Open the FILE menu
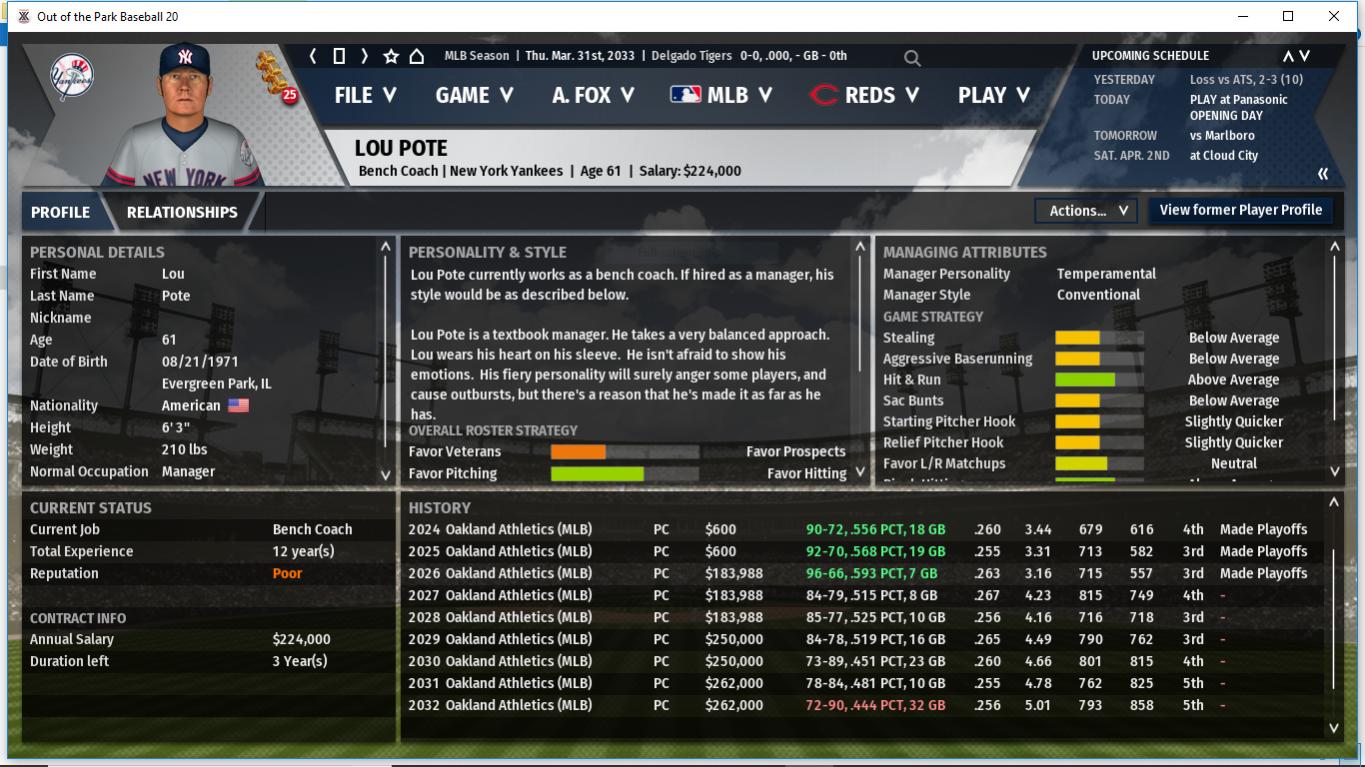This screenshot has width=1365, height=767. [365, 95]
